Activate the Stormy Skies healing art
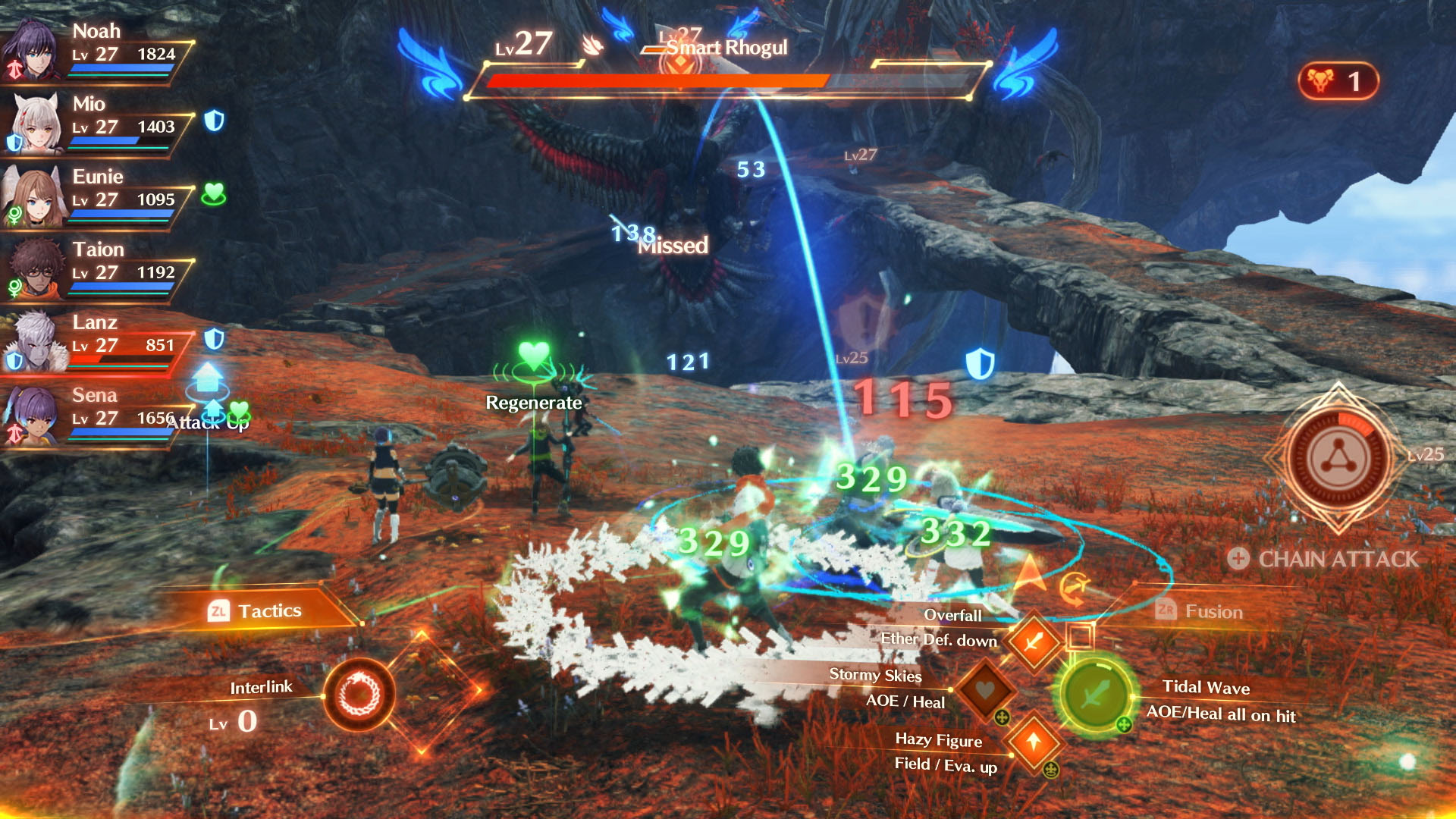The image size is (1456, 819). click(984, 690)
